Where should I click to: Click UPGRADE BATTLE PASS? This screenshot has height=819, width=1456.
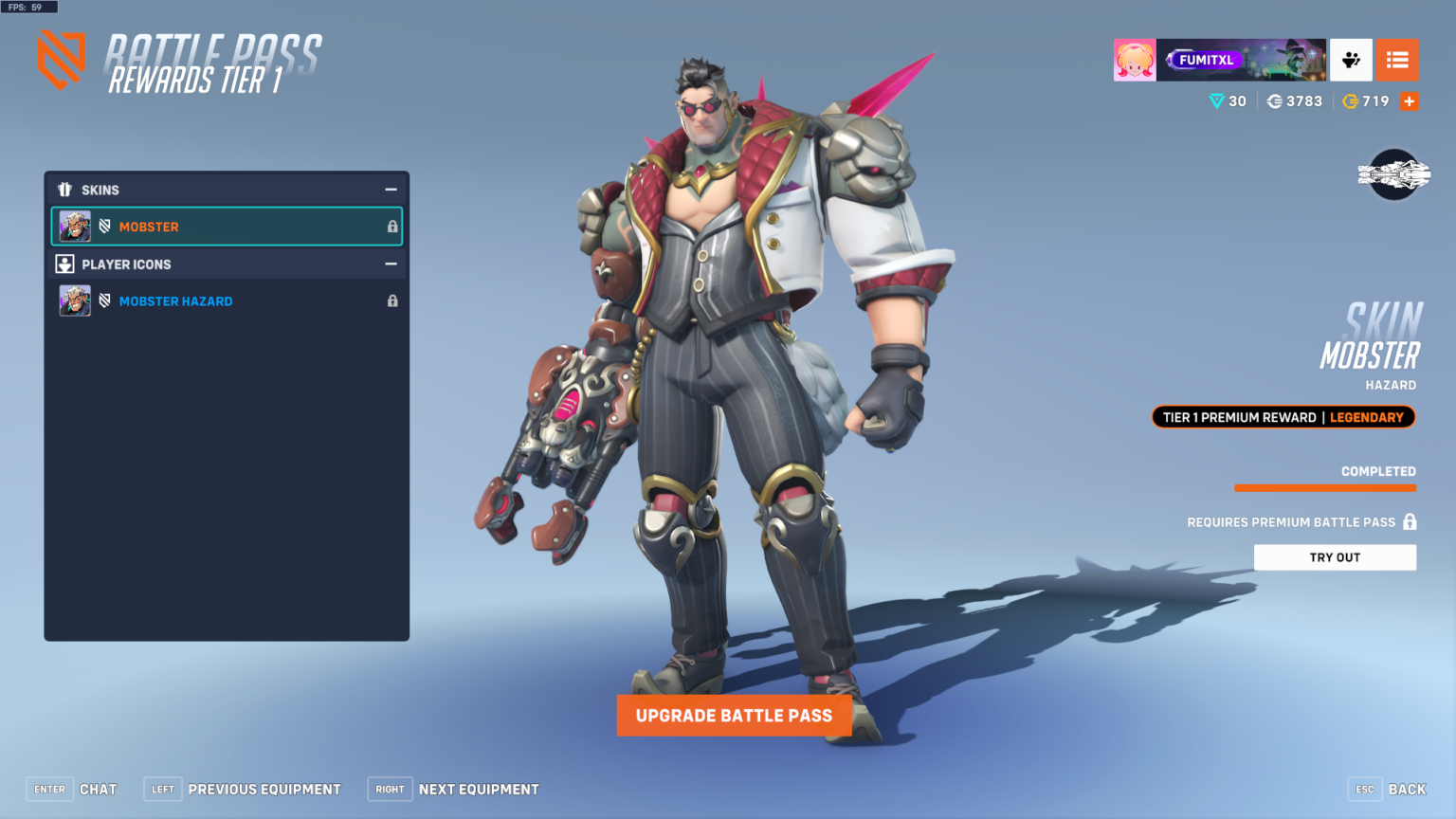pyautogui.click(x=735, y=716)
